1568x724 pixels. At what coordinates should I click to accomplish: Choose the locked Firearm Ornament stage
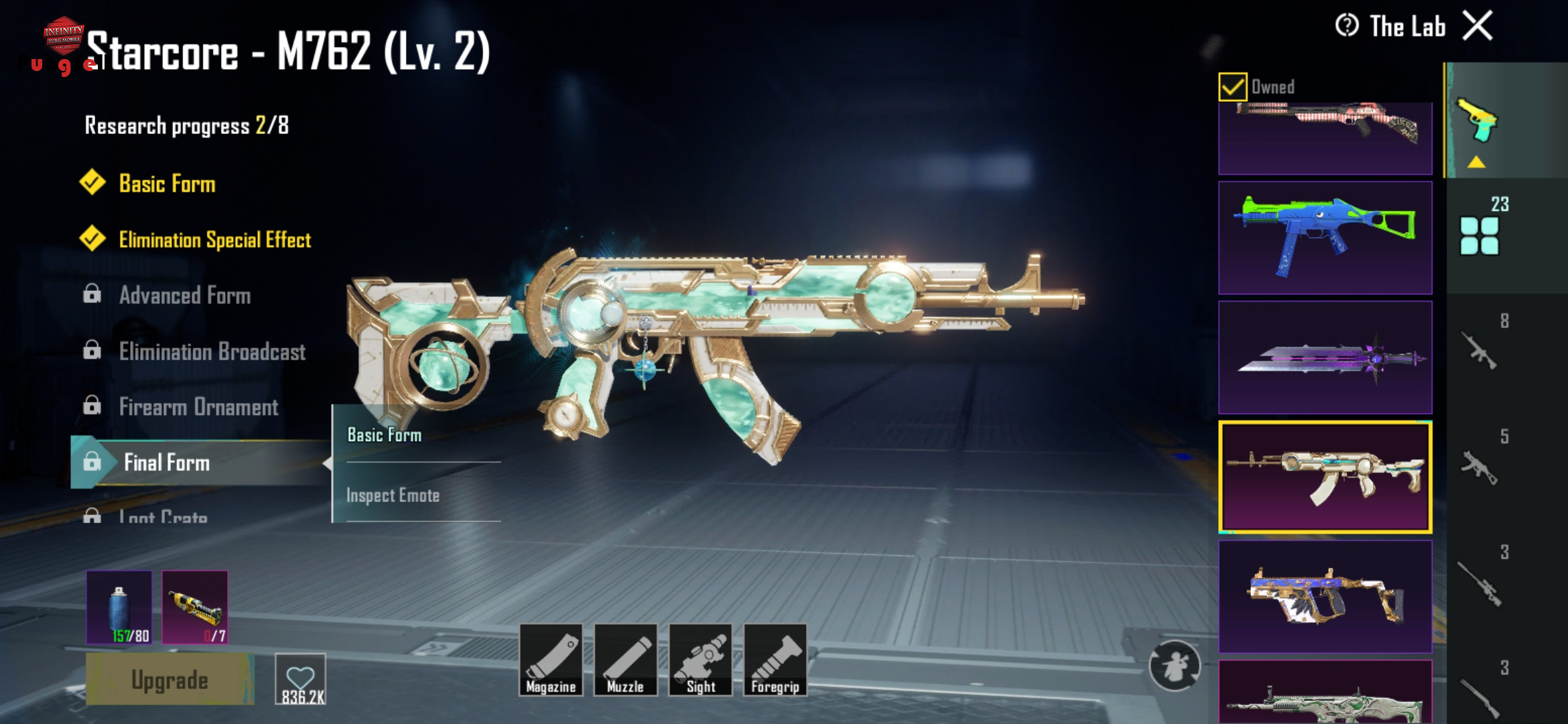[198, 407]
